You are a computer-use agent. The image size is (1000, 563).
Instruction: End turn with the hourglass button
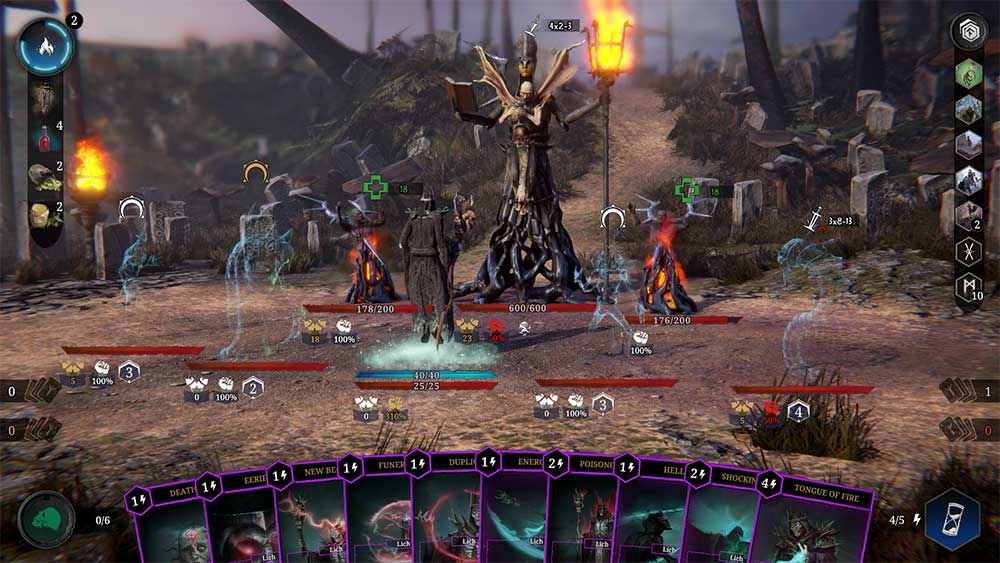(x=952, y=519)
